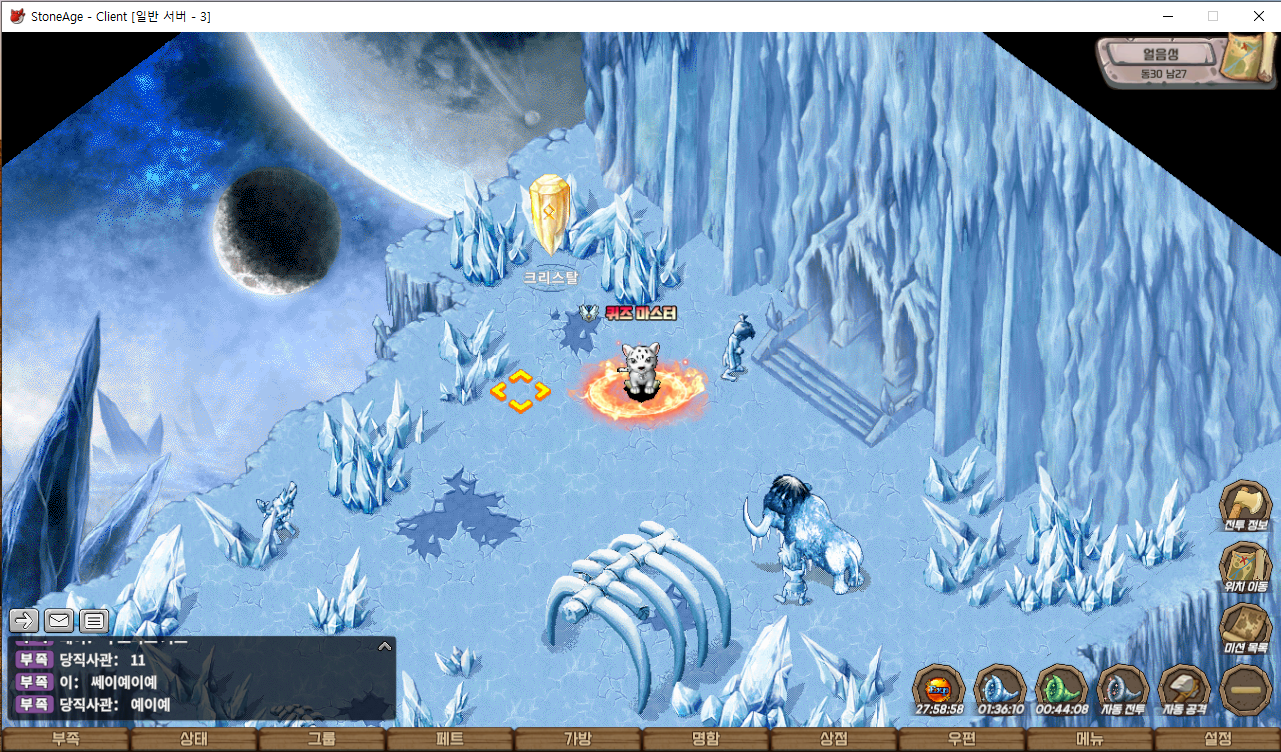Open the 우편 (mail) menu
This screenshot has height=752, width=1281.
coord(961,740)
